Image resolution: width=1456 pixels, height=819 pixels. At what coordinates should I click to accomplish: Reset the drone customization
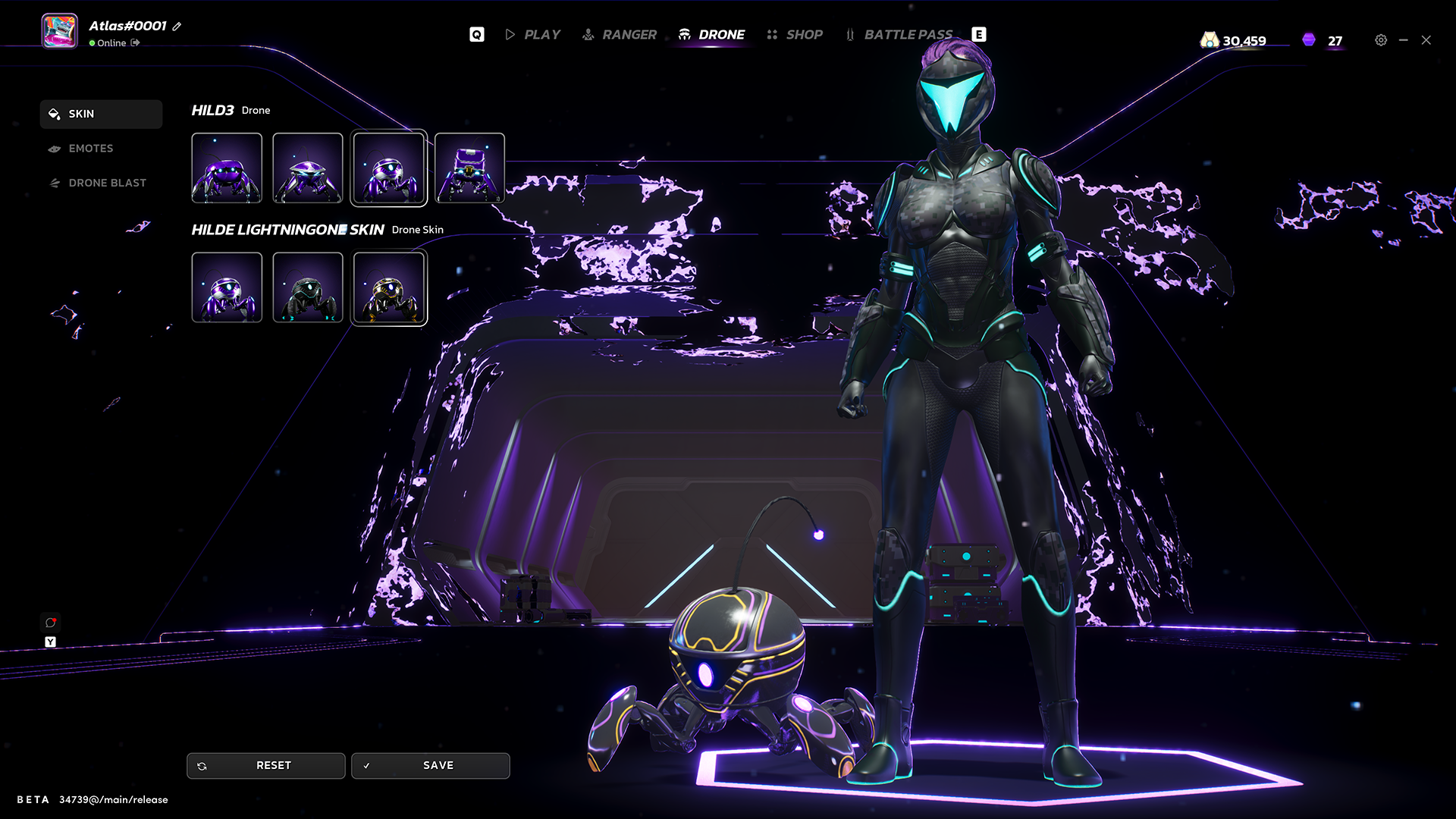click(x=265, y=766)
